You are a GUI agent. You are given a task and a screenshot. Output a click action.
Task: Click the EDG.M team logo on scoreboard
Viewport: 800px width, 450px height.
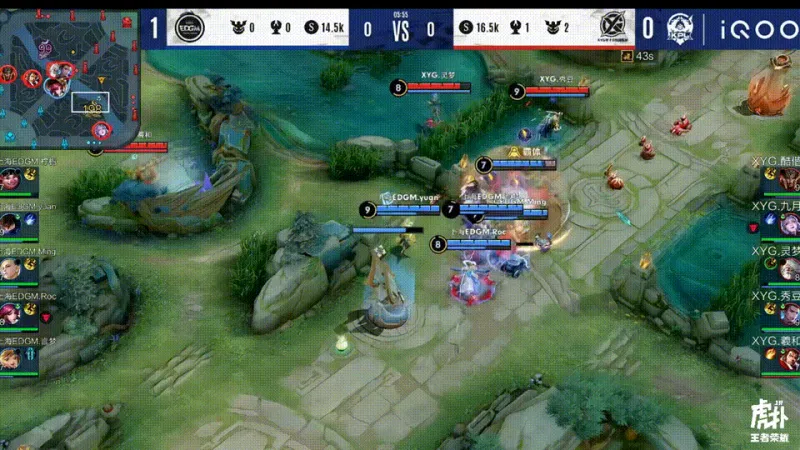click(187, 28)
